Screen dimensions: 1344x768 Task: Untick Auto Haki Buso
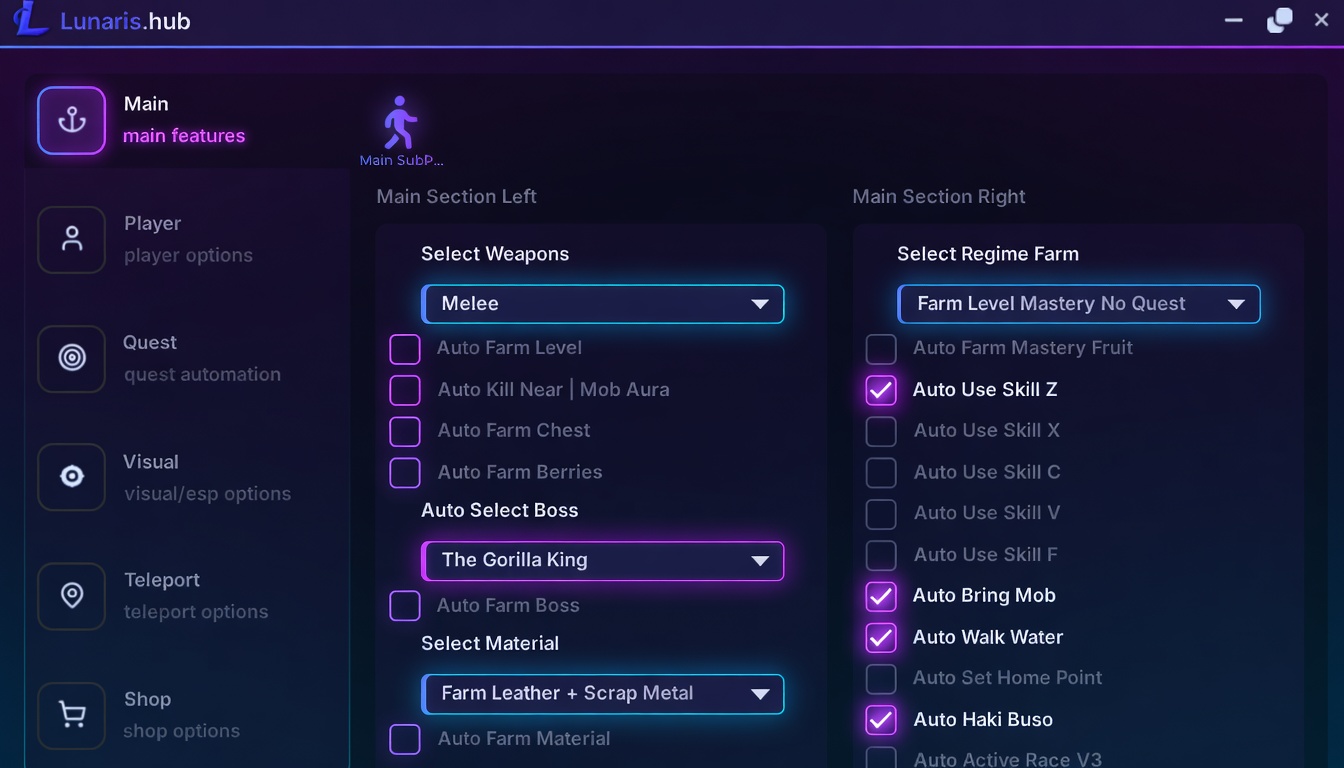pos(881,720)
